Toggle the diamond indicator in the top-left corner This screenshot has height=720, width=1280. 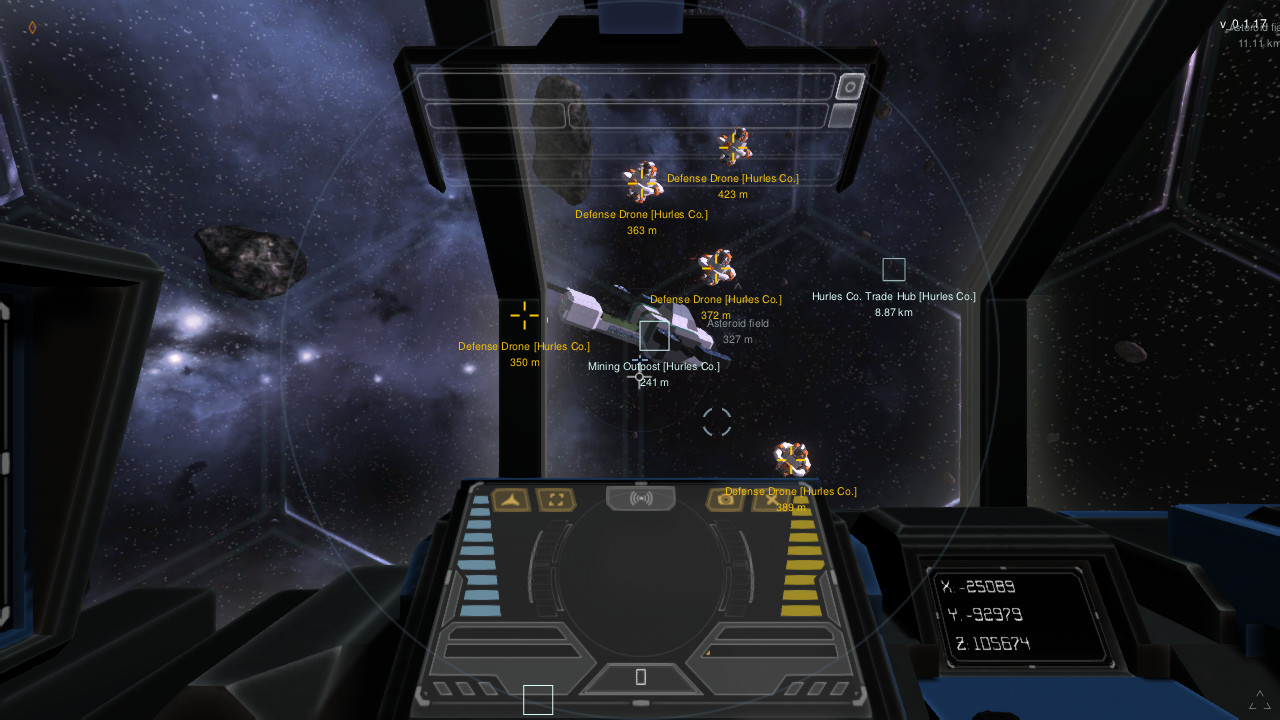pyautogui.click(x=32, y=28)
